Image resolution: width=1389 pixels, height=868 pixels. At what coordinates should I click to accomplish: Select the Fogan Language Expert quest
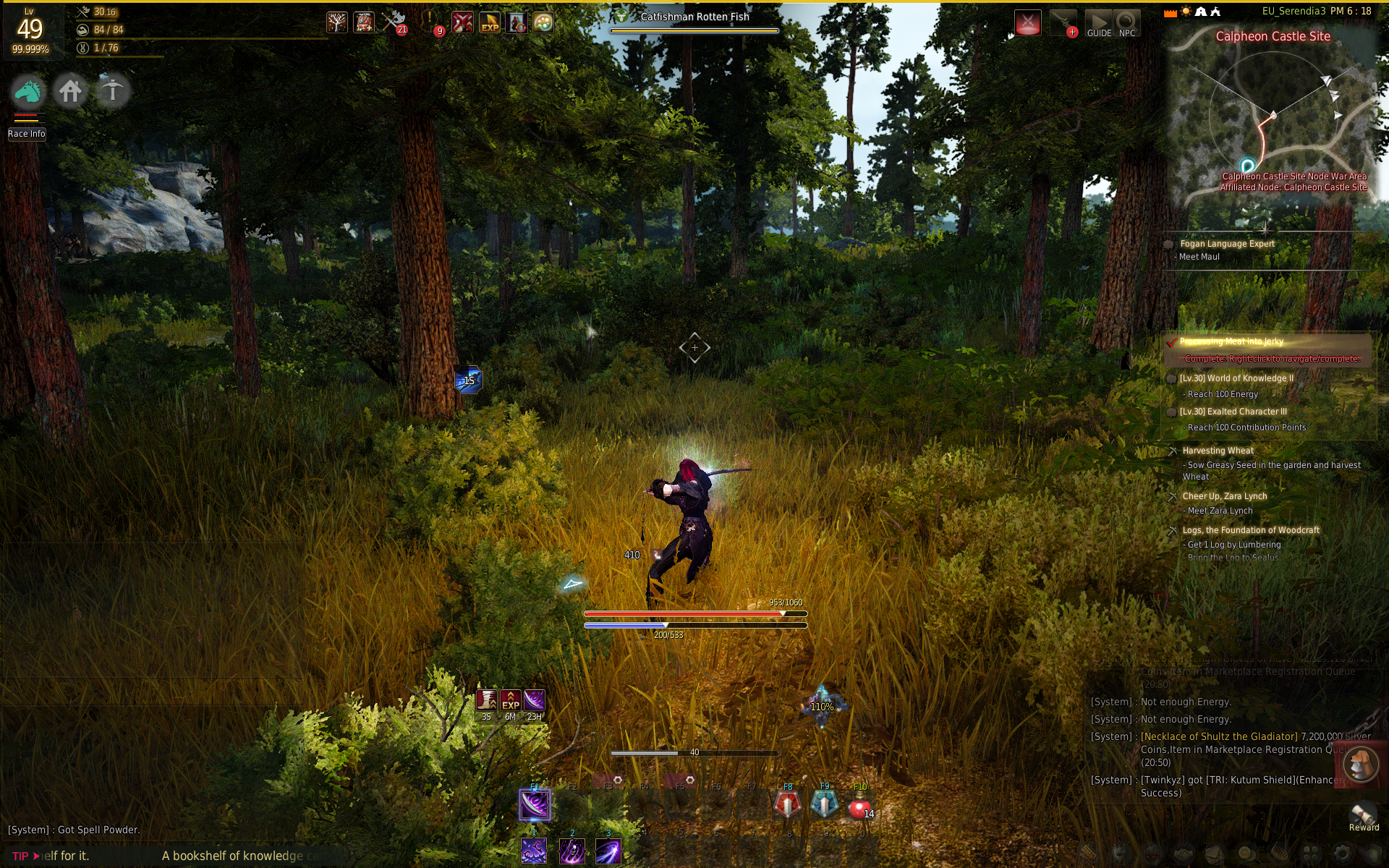pyautogui.click(x=1227, y=244)
